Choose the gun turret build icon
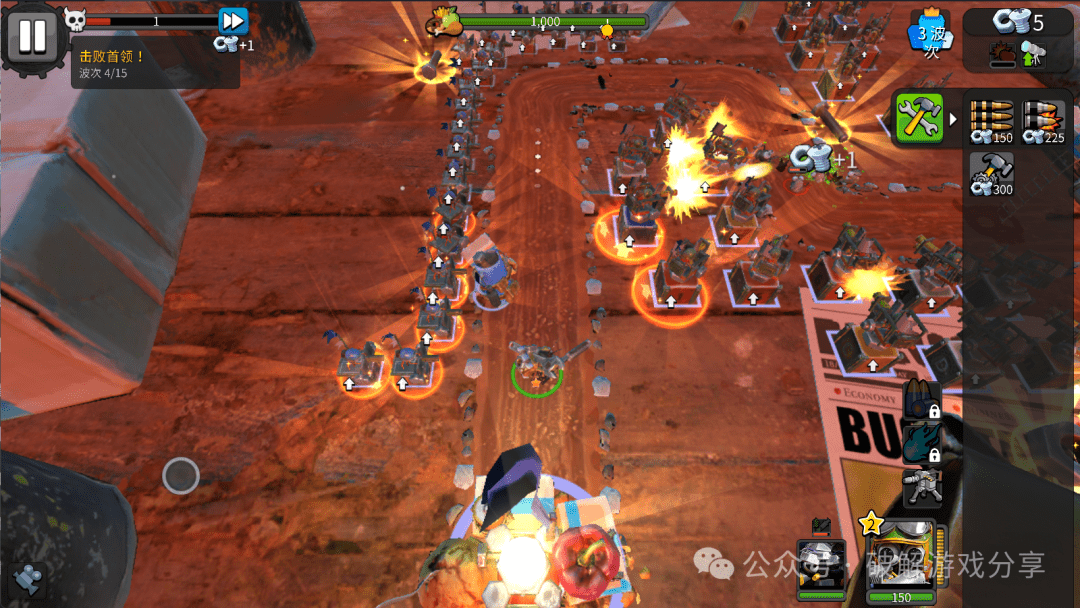 click(922, 489)
